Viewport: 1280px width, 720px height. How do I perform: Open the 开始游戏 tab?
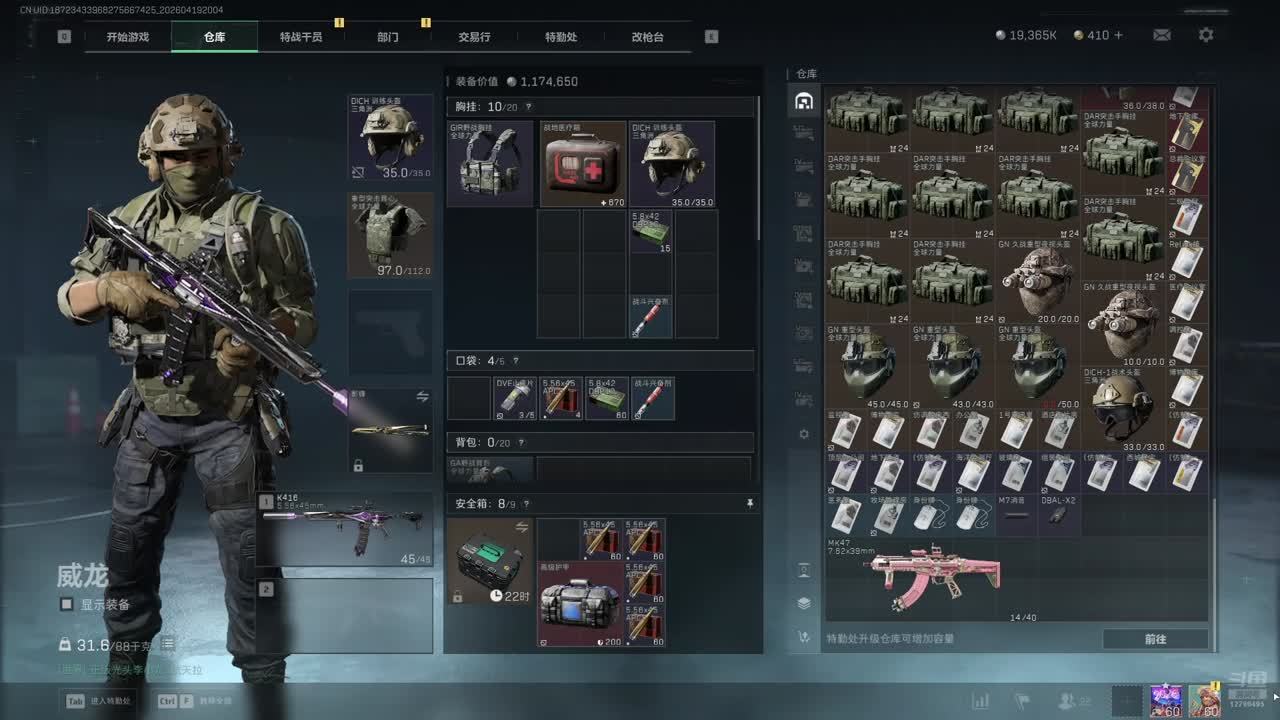coord(128,37)
